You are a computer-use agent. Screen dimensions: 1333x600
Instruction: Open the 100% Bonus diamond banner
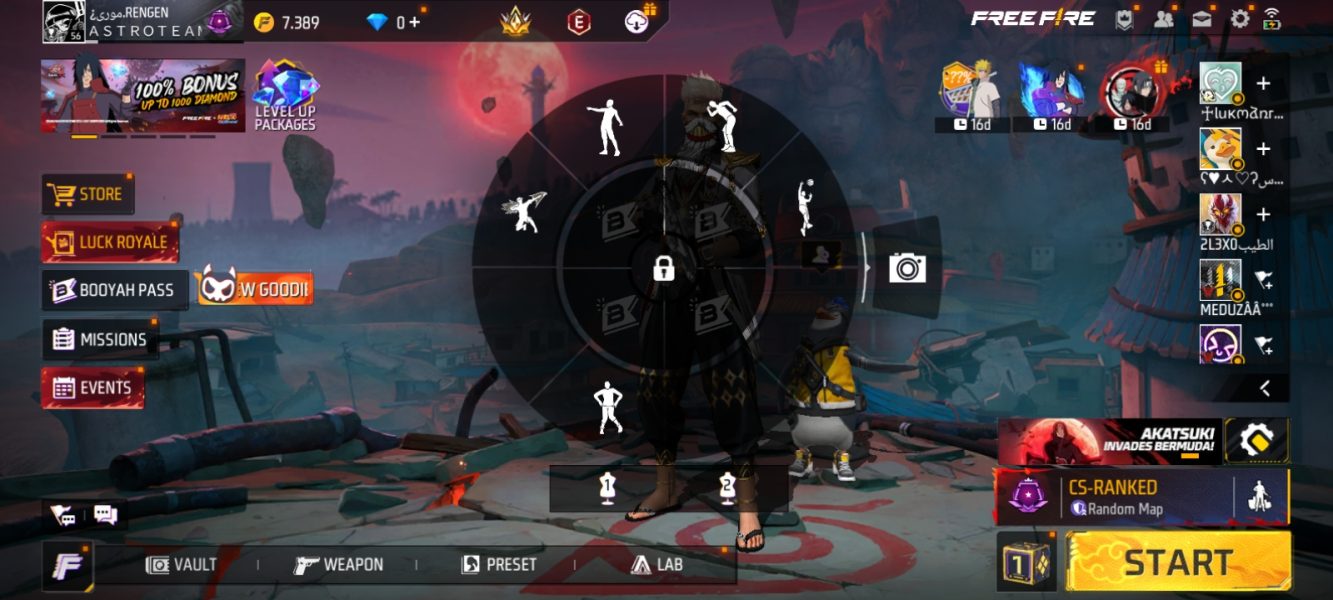[142, 95]
